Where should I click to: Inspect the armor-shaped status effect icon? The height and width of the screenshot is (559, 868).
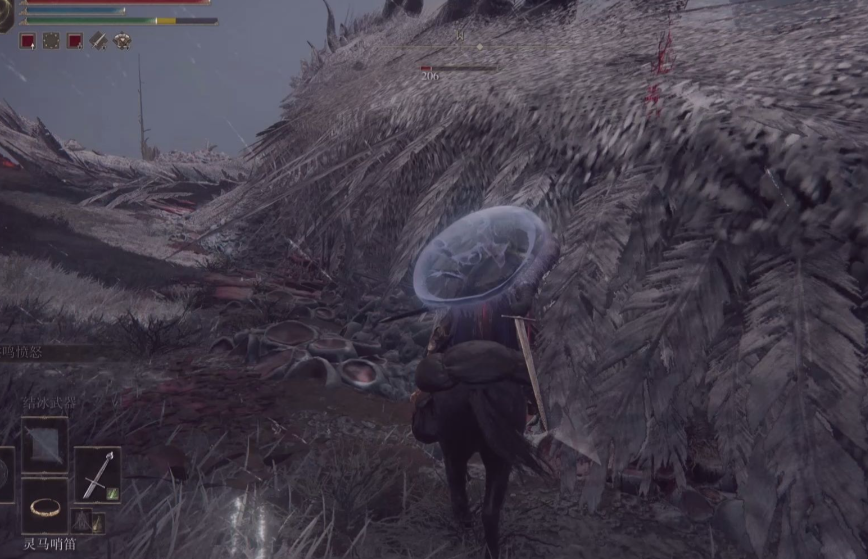123,41
